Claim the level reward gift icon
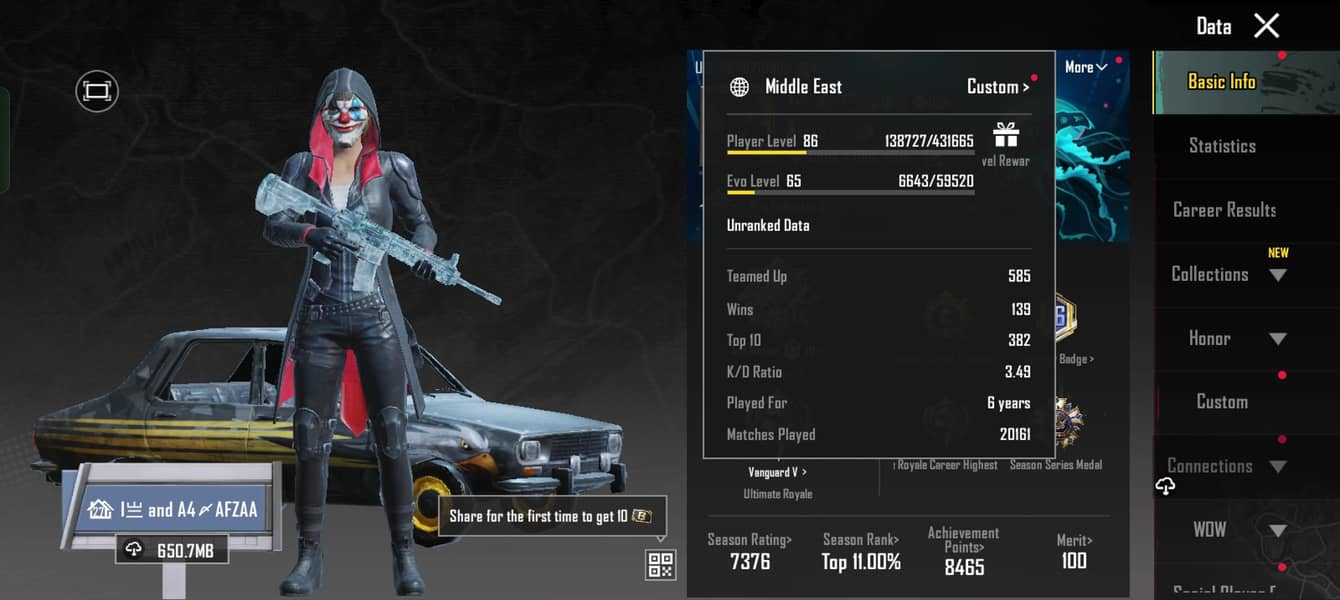The width and height of the screenshot is (1340, 600). pyautogui.click(x=1005, y=136)
